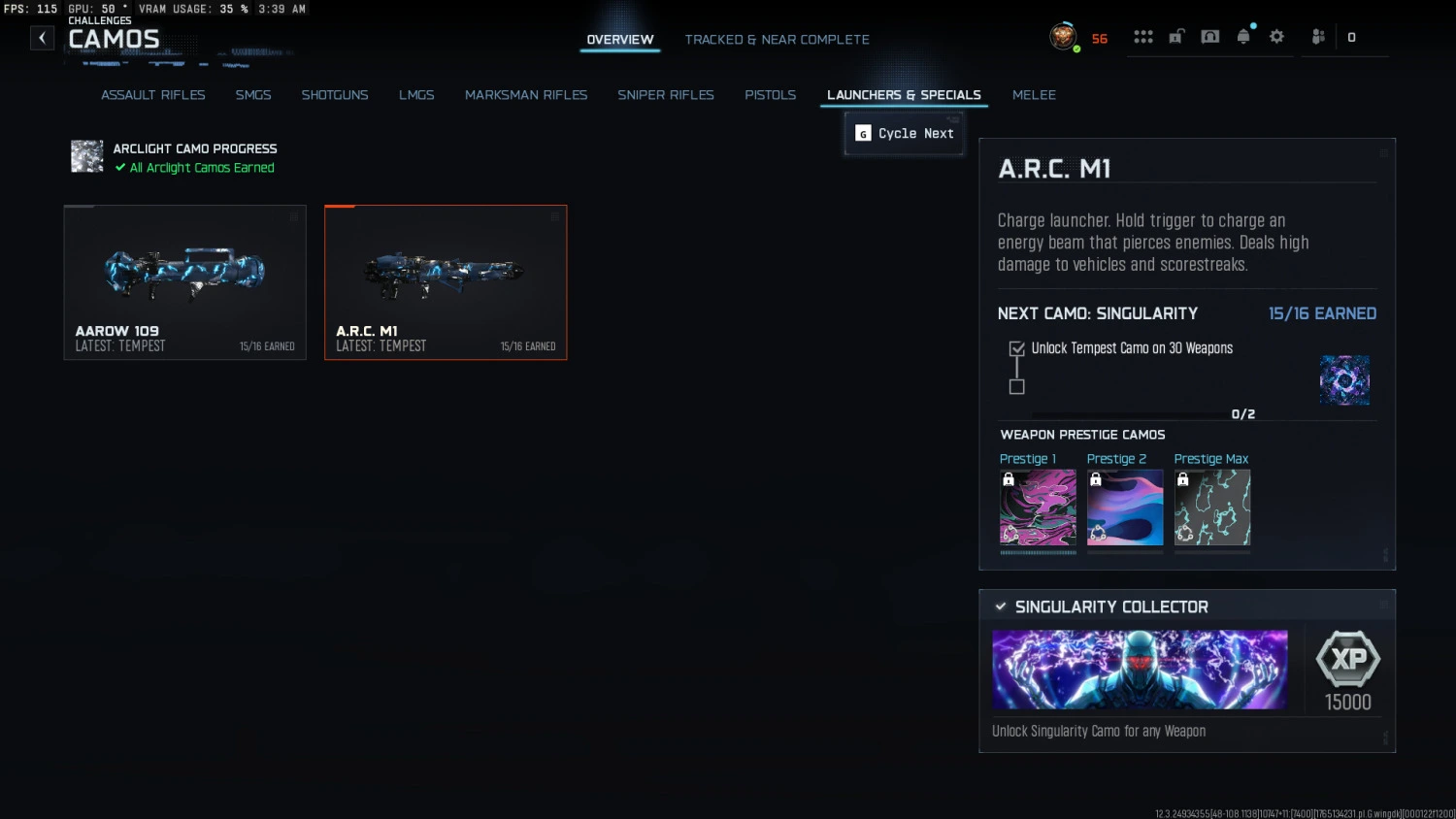This screenshot has height=819, width=1456.
Task: Switch to the Sniper Rifles tab
Action: [666, 95]
